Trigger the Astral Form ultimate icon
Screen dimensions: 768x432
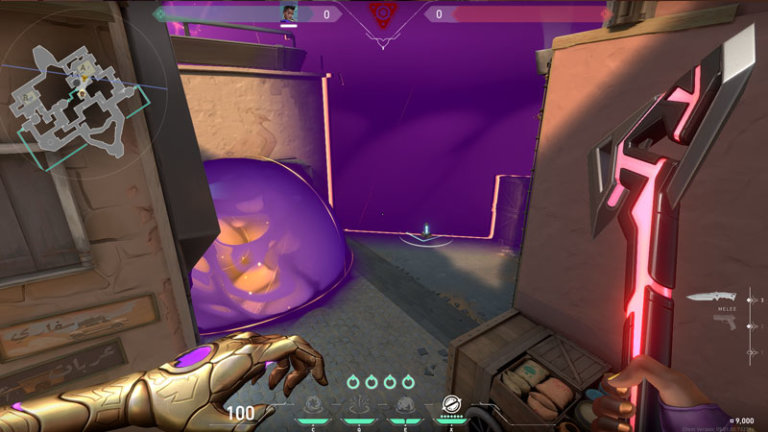(x=451, y=404)
